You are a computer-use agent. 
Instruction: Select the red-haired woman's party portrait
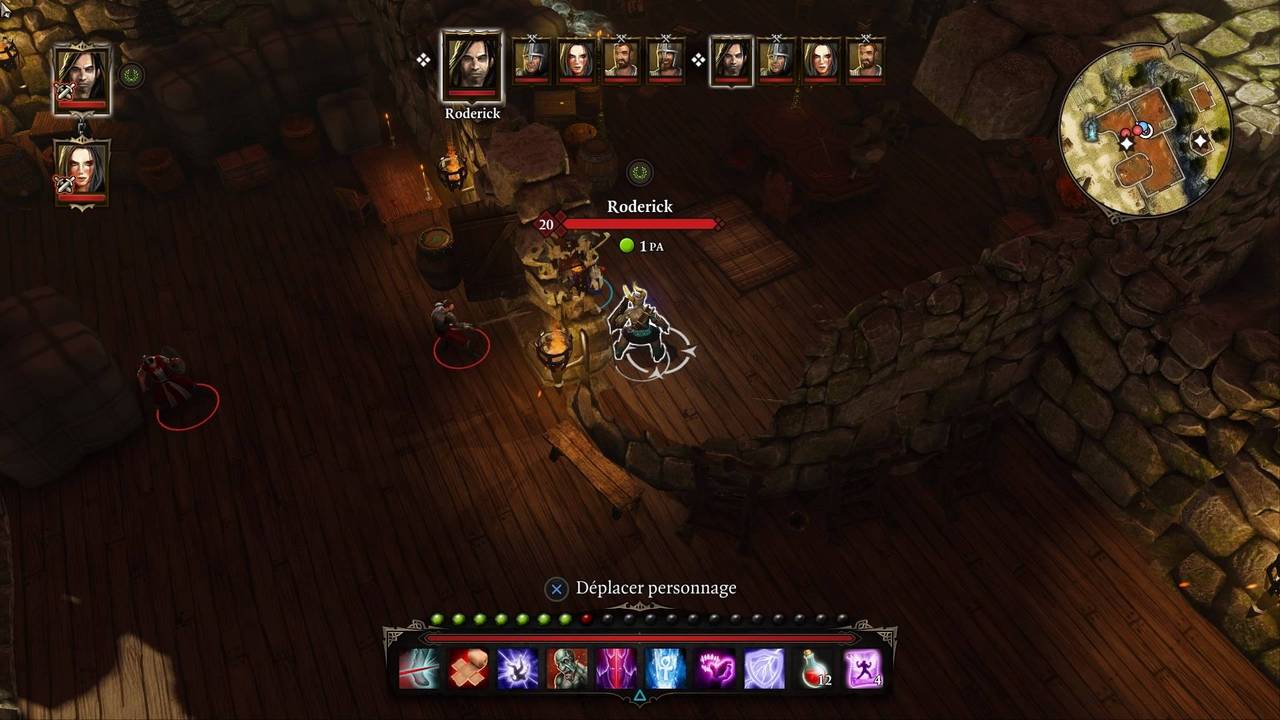(x=82, y=171)
